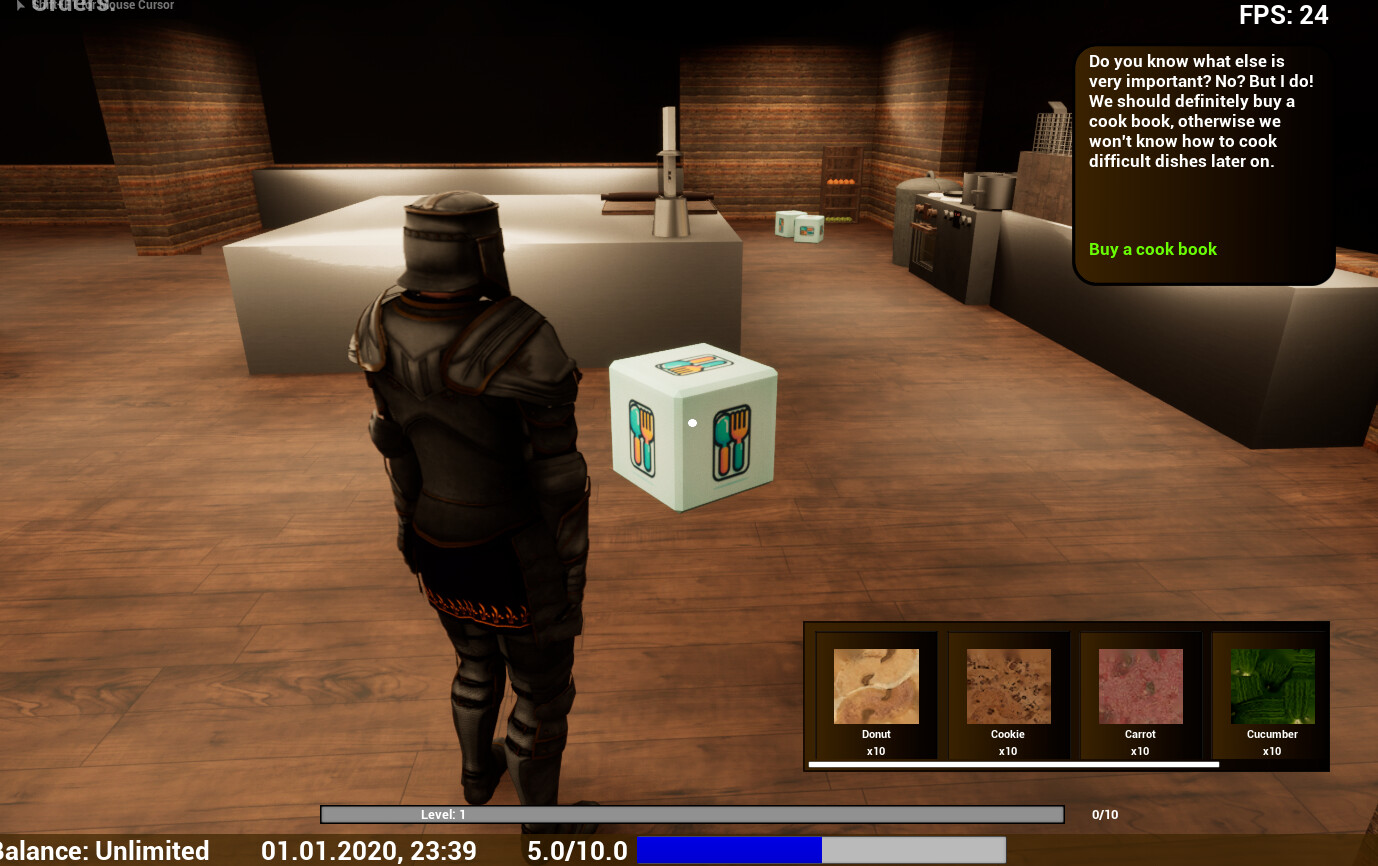Select the Donut inventory icon
The width and height of the screenshot is (1378, 866).
pos(875,686)
